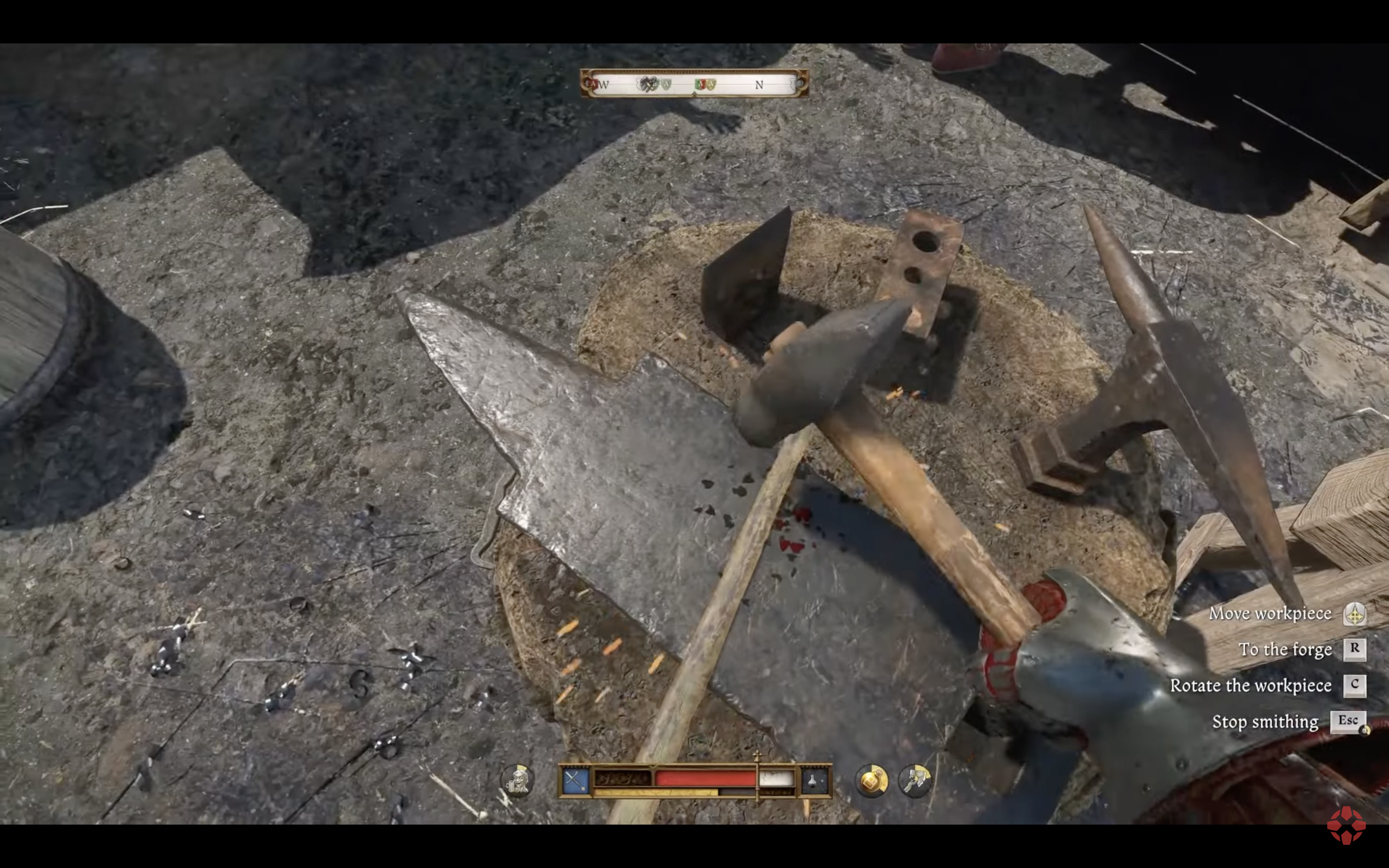Click the compass bar at the top

[694, 84]
